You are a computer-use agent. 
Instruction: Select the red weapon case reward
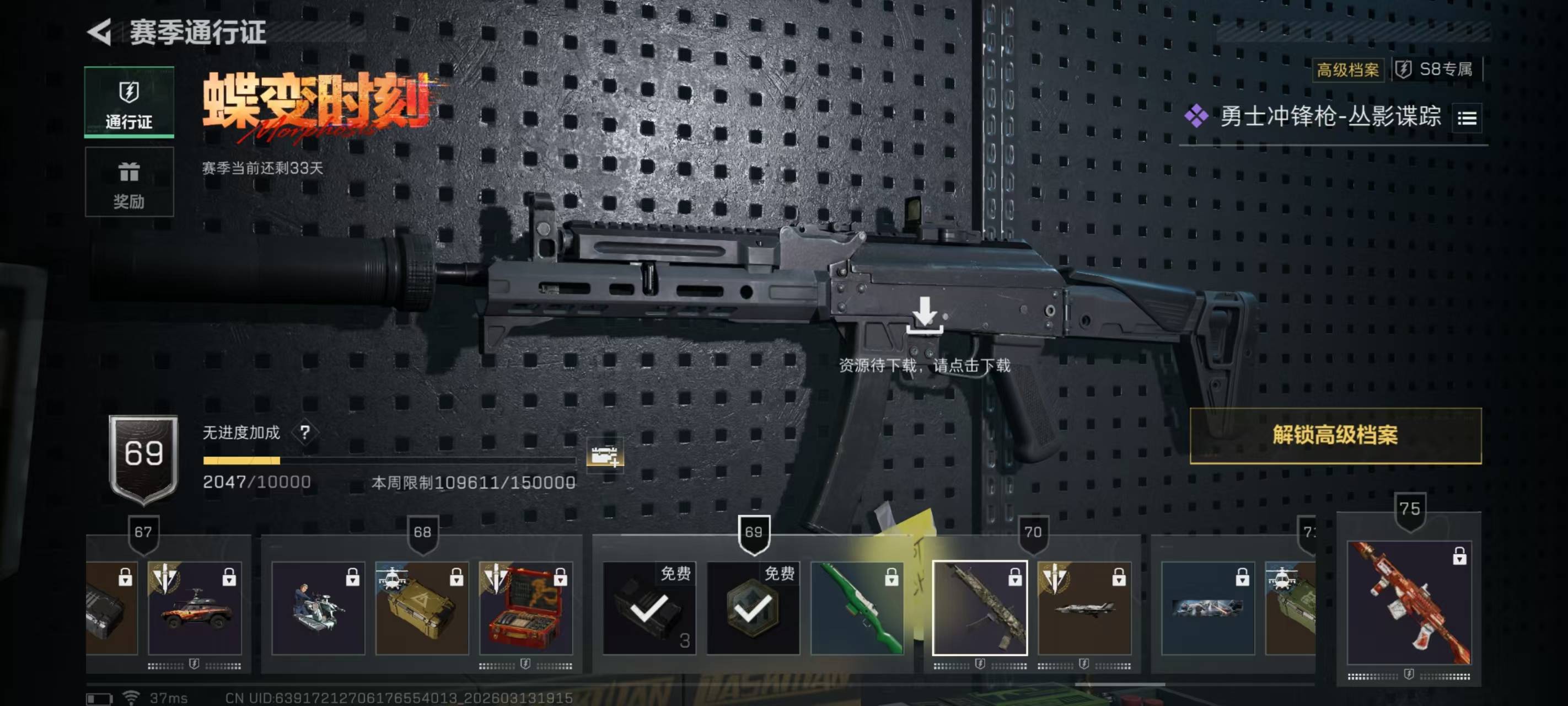pos(526,608)
